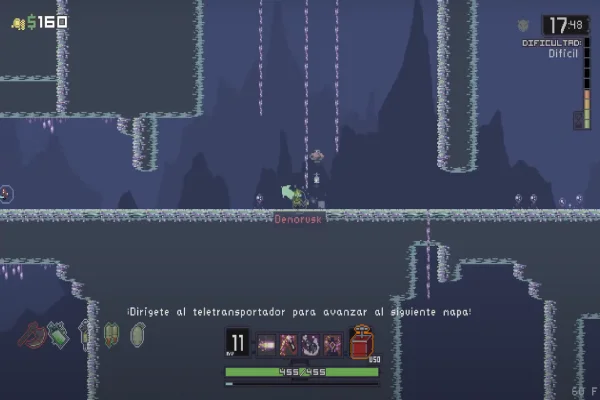Trigger the third skill with the white swirl
Viewport: 600px width, 400px height.
311,345
